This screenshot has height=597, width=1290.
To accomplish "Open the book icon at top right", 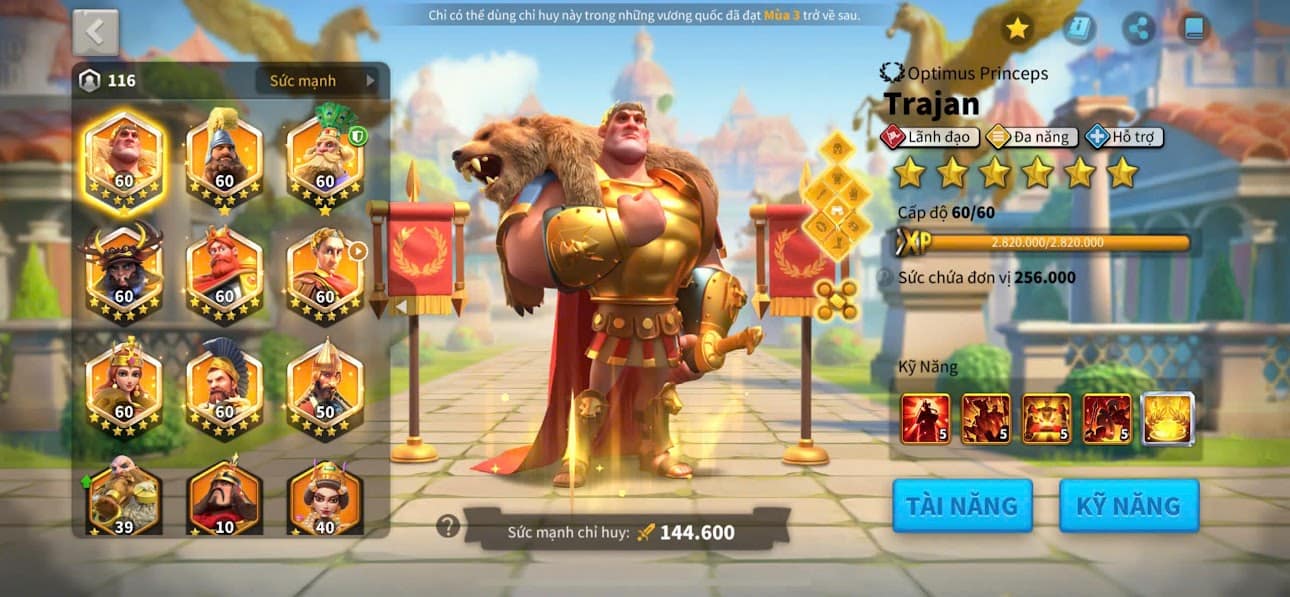I will coord(1193,29).
